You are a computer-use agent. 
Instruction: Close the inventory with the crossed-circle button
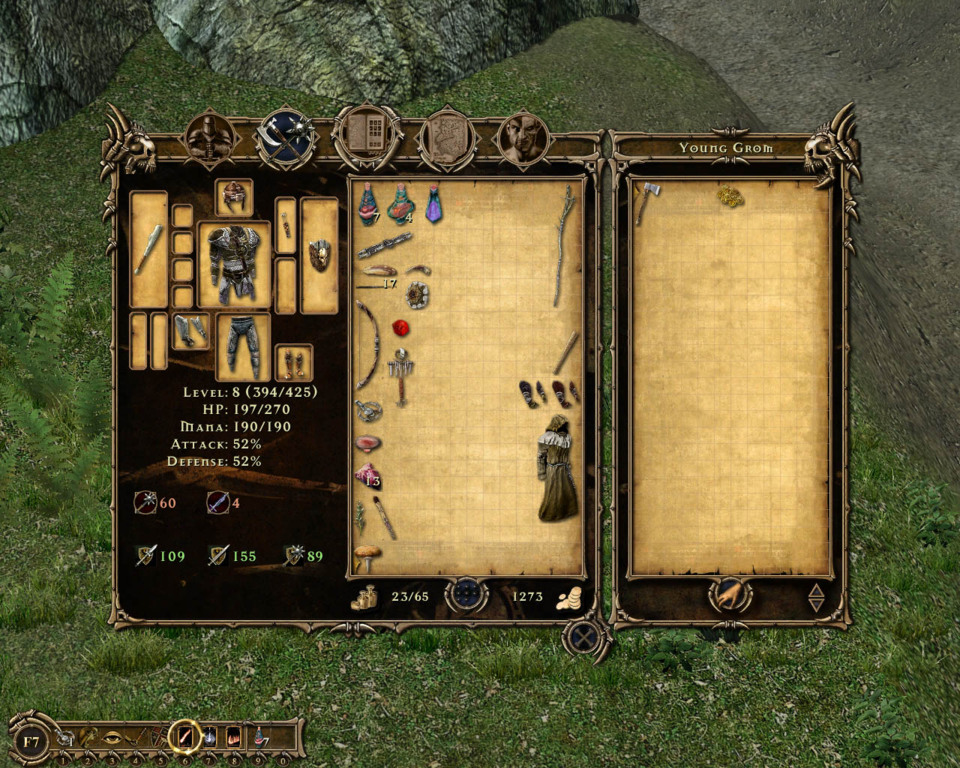coord(585,637)
